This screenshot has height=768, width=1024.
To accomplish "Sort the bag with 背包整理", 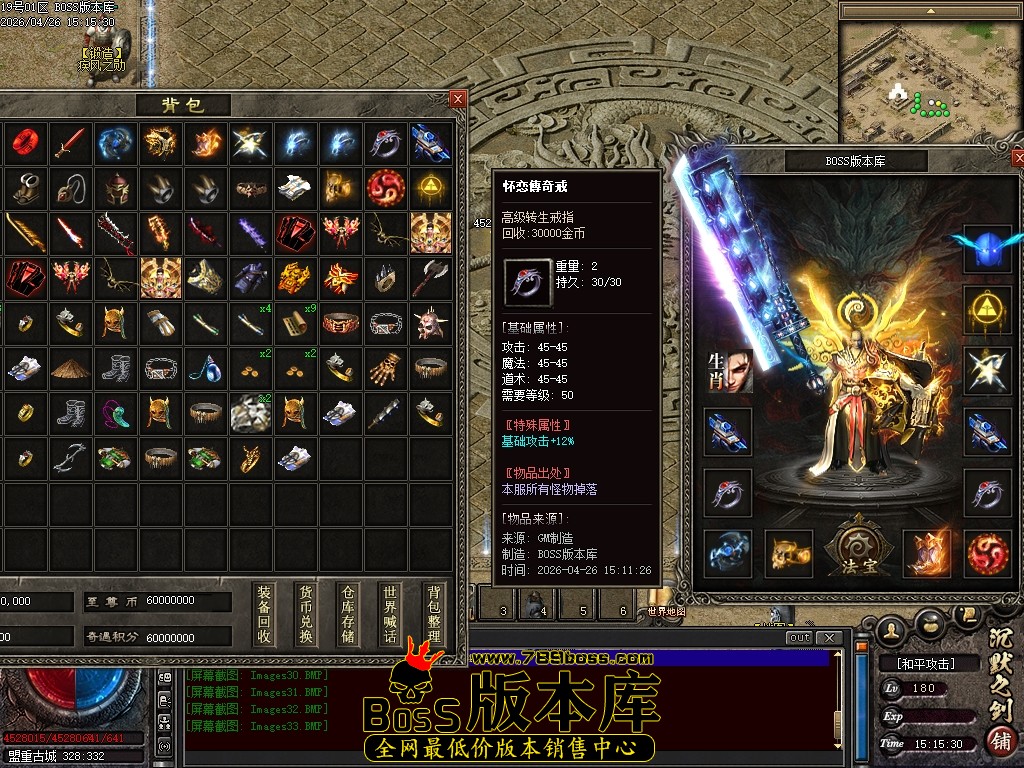I will point(433,614).
